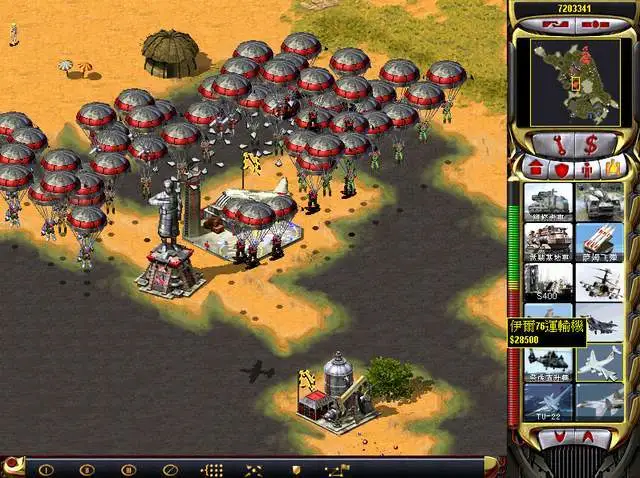Activate the sell dollar-sign button

click(591, 143)
